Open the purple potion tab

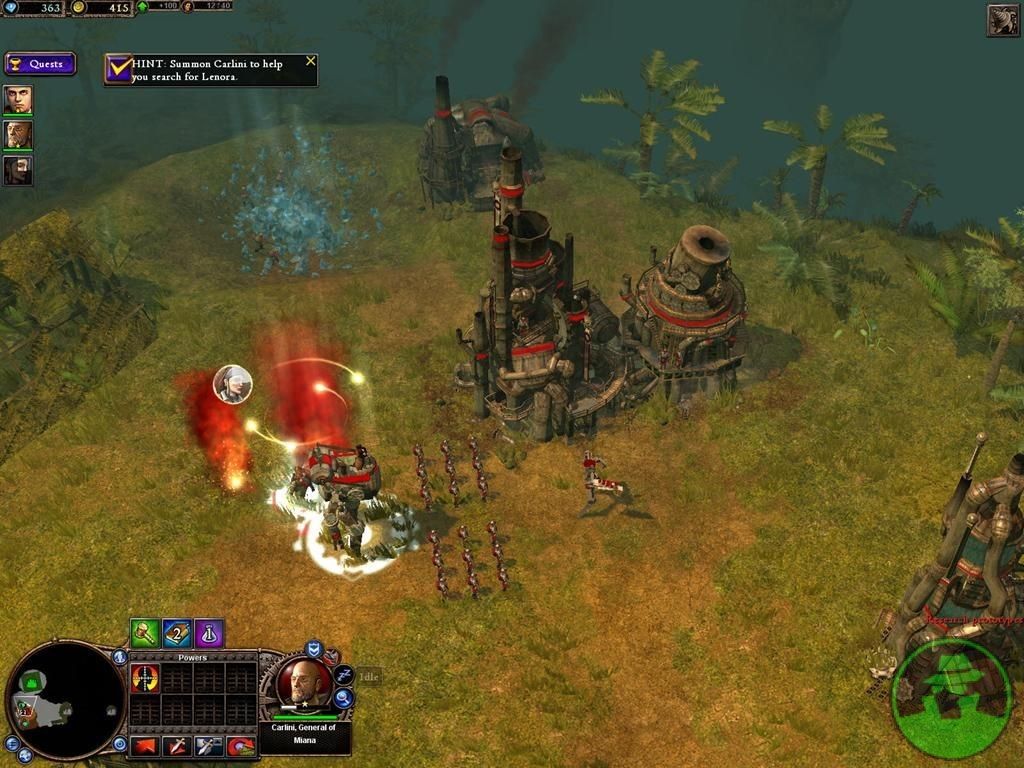pos(209,633)
